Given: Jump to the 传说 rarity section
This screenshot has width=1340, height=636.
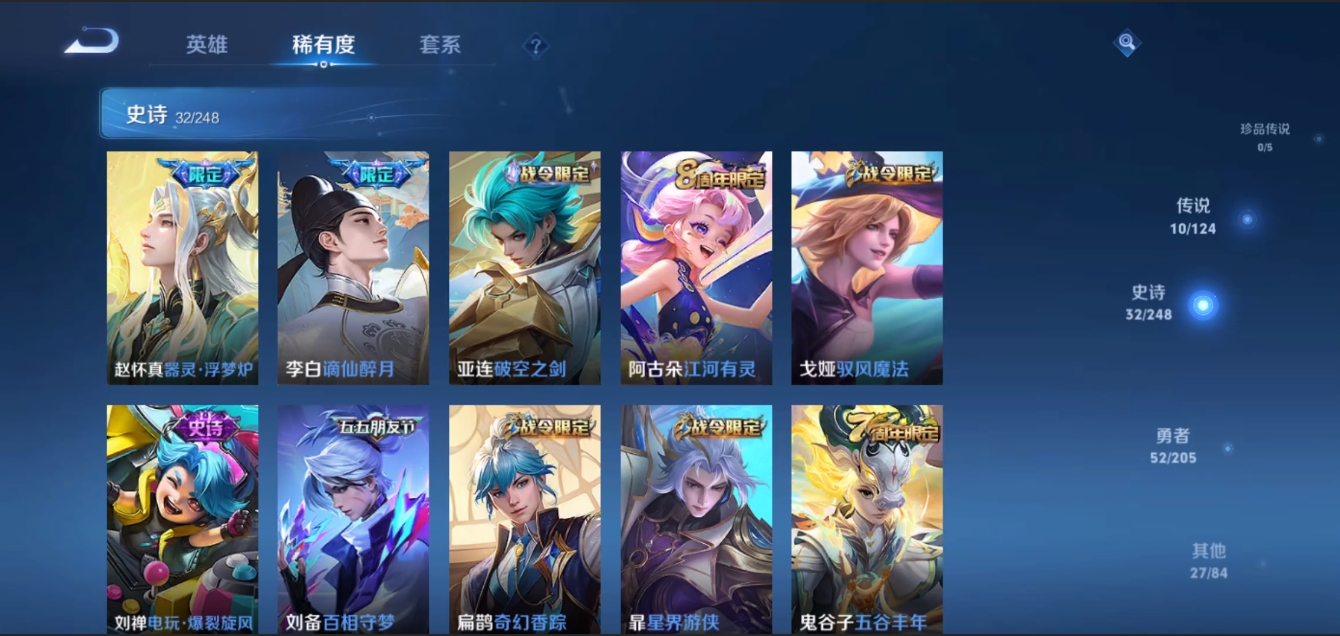Looking at the screenshot, I should point(1194,215).
